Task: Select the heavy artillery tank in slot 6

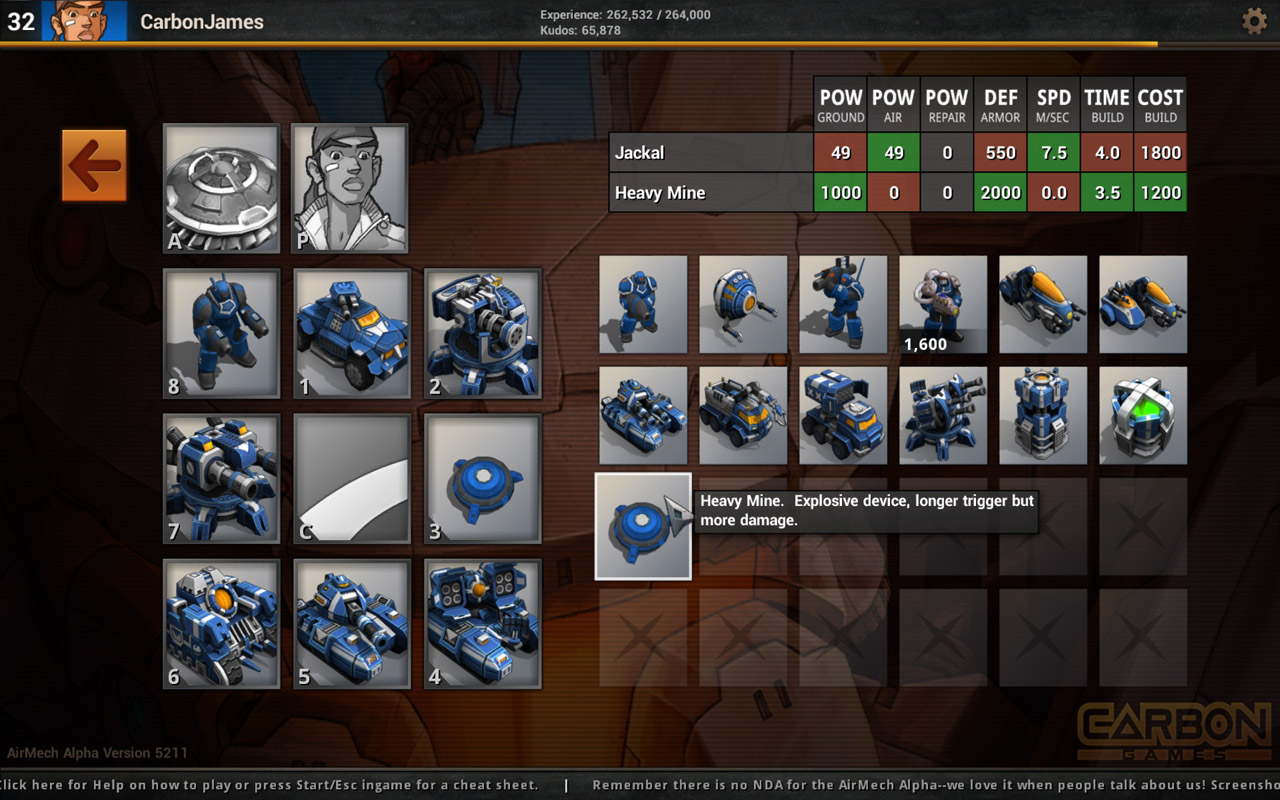Action: pyautogui.click(x=220, y=623)
